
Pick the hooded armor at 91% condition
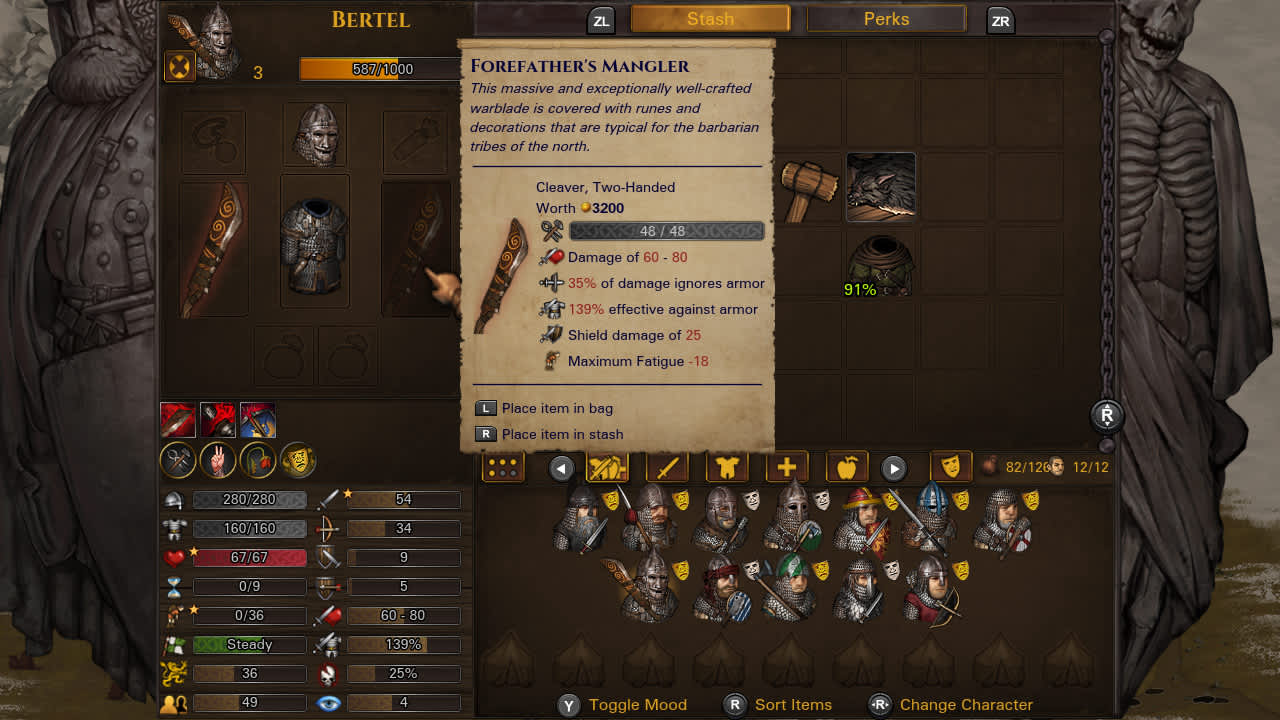coord(881,265)
